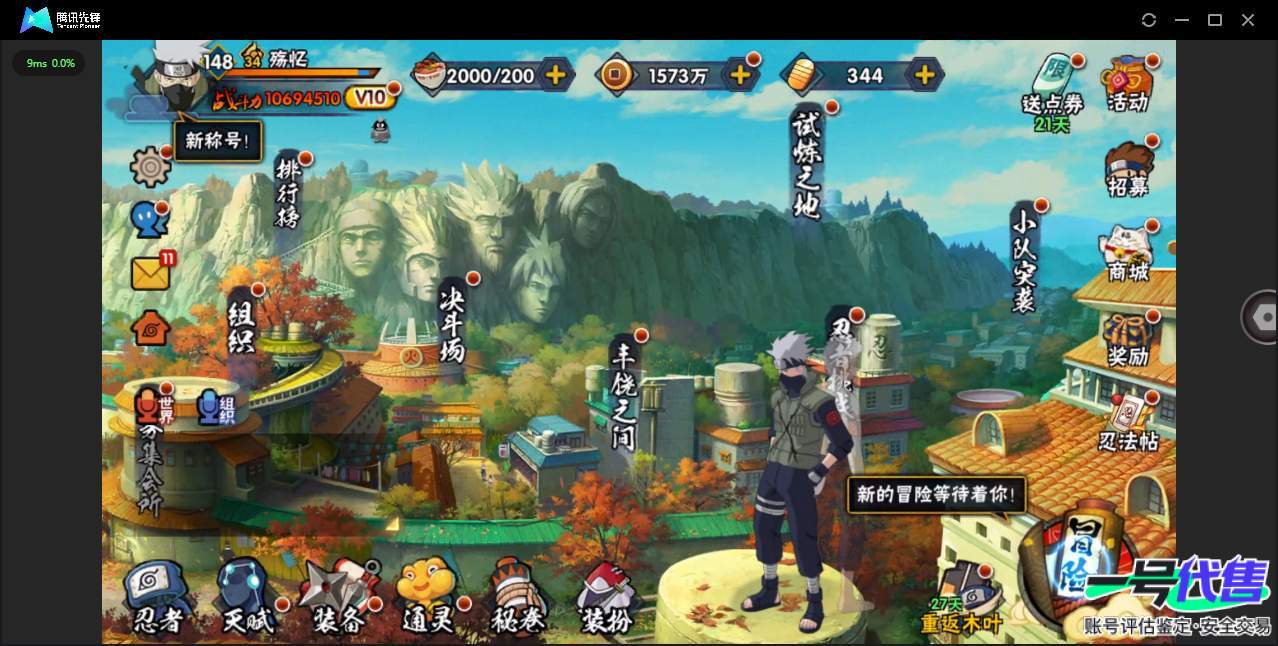The height and width of the screenshot is (646, 1278).
Task: Close the emulator window
Action: (x=1248, y=20)
